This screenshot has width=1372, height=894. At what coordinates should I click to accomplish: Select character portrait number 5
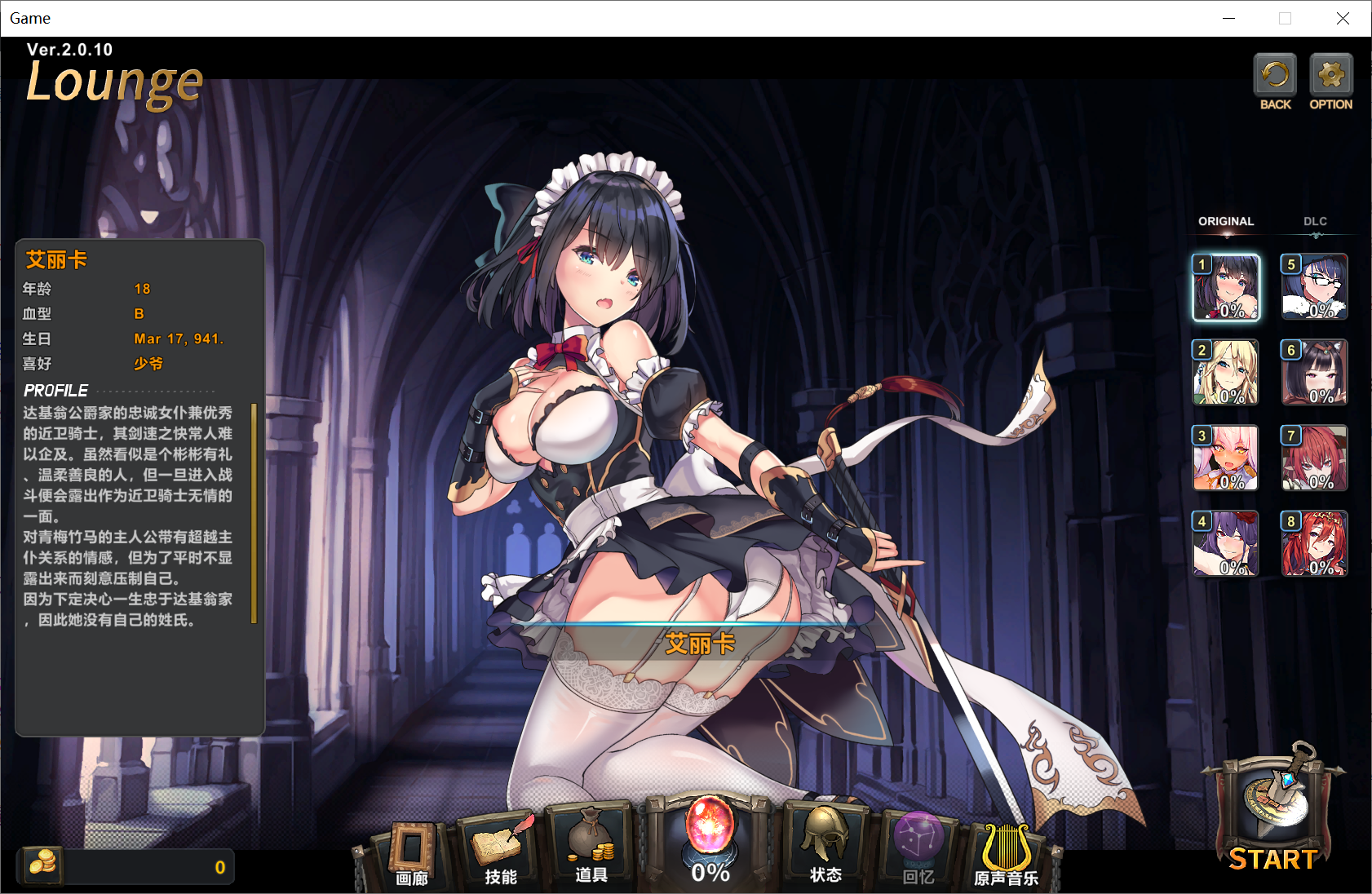(1314, 287)
